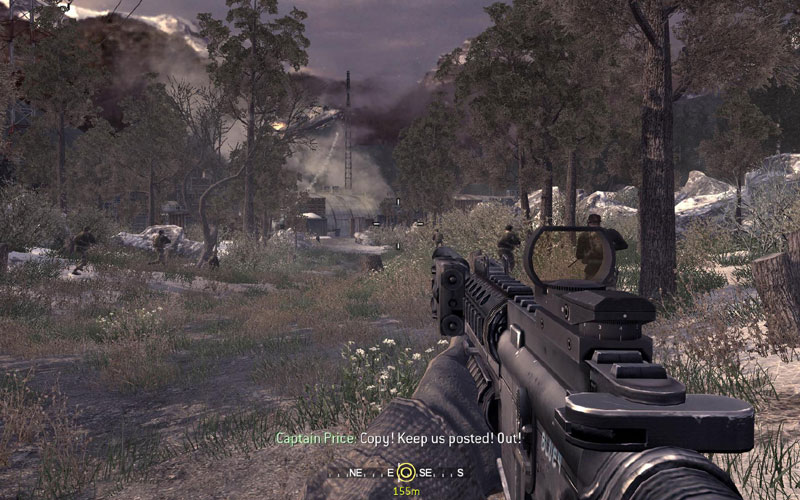This screenshot has height=500, width=800.
Task: Click the yellow objective marker on the compass
Action: pos(405,472)
